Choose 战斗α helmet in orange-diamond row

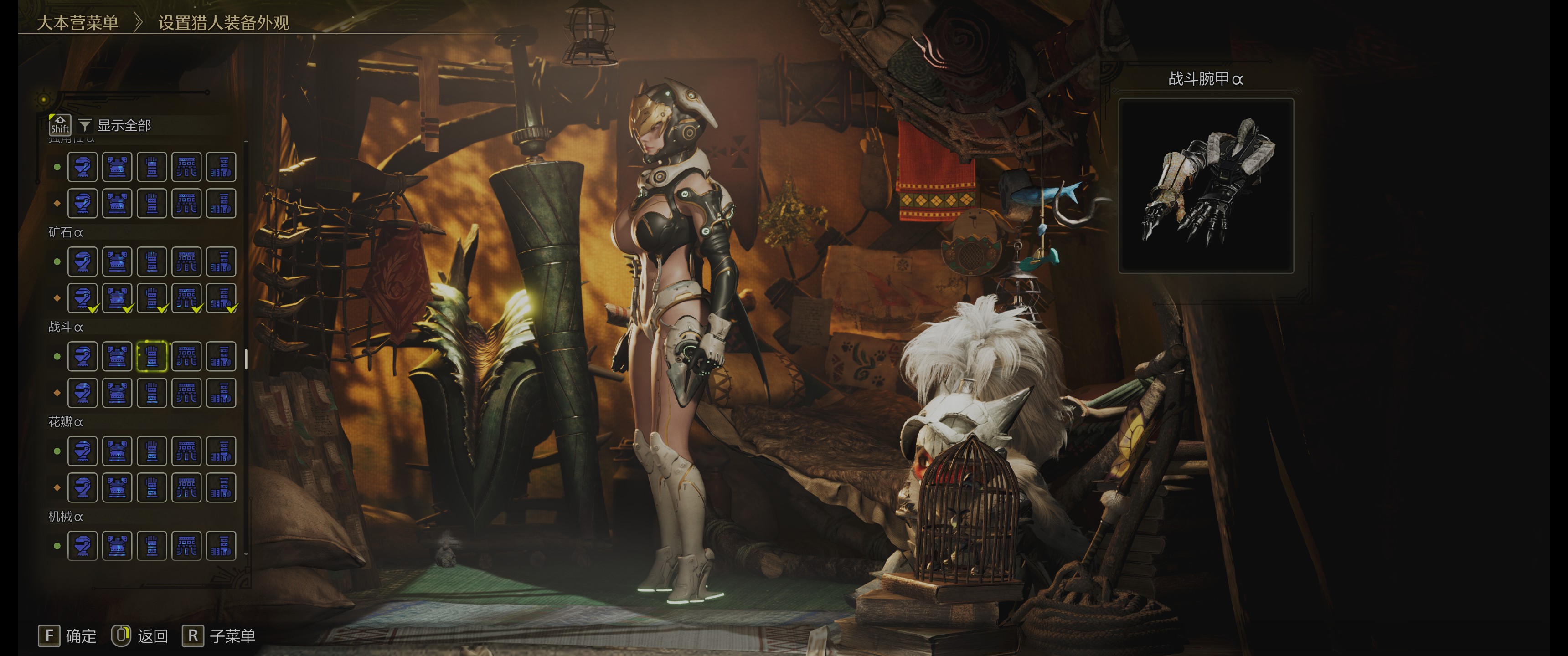pyautogui.click(x=82, y=393)
